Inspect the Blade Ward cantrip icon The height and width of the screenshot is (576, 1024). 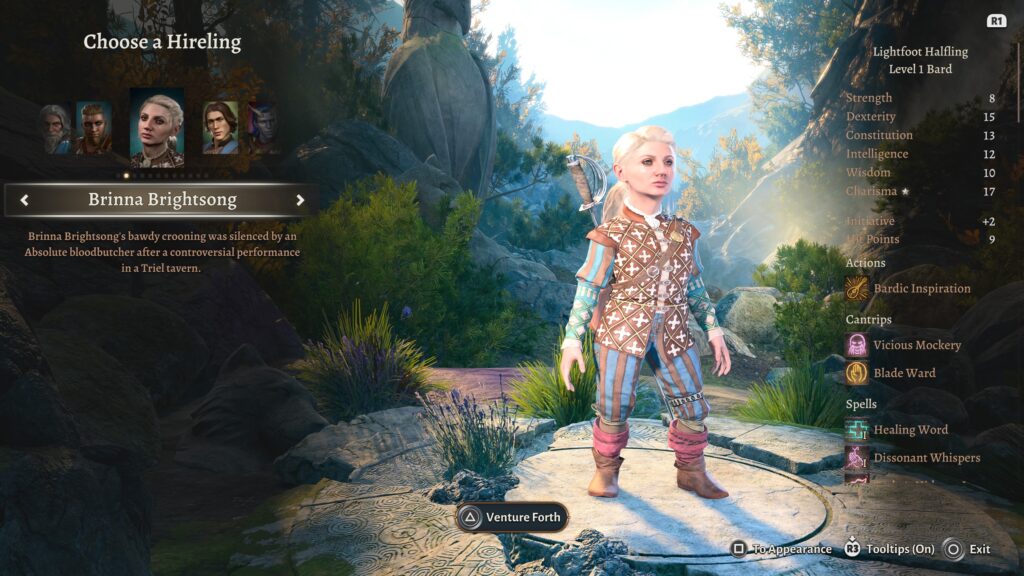point(857,373)
